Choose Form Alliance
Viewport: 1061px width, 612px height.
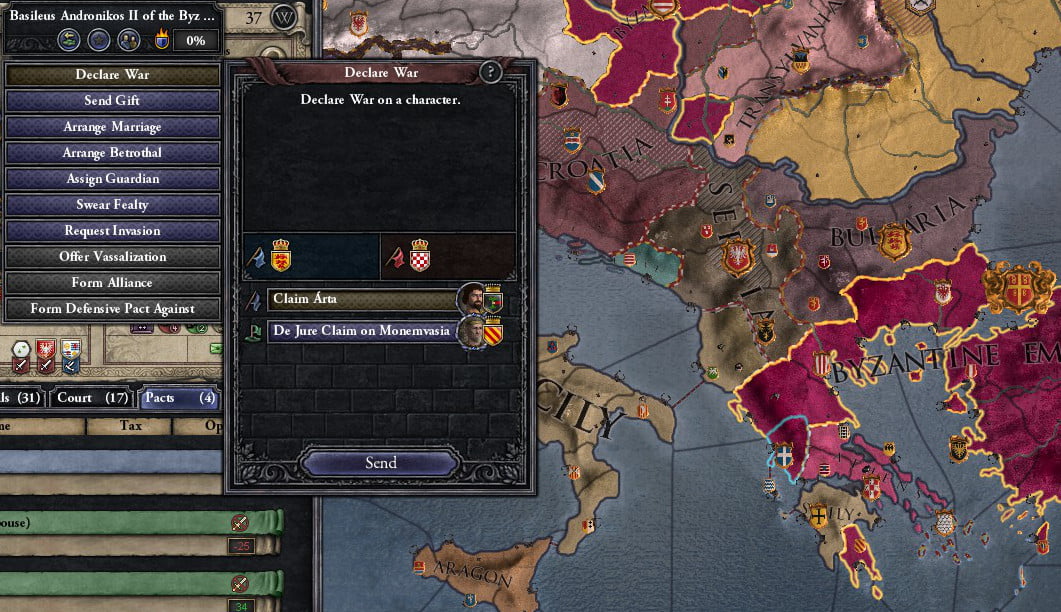coord(112,283)
